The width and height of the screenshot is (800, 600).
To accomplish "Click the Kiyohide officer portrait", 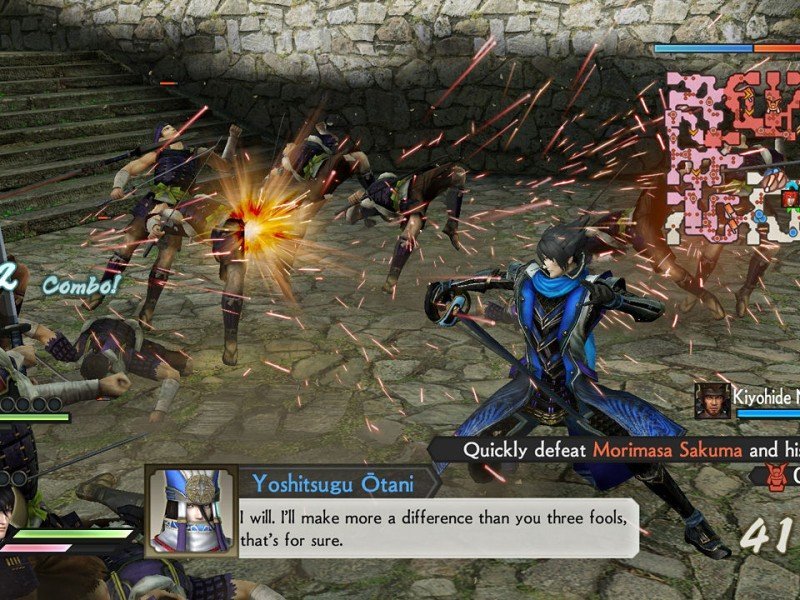I will [x=712, y=399].
